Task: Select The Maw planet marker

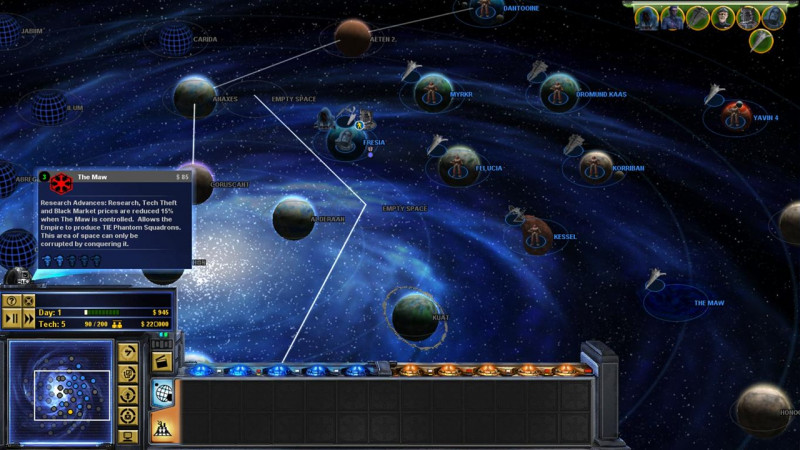Action: pos(679,300)
